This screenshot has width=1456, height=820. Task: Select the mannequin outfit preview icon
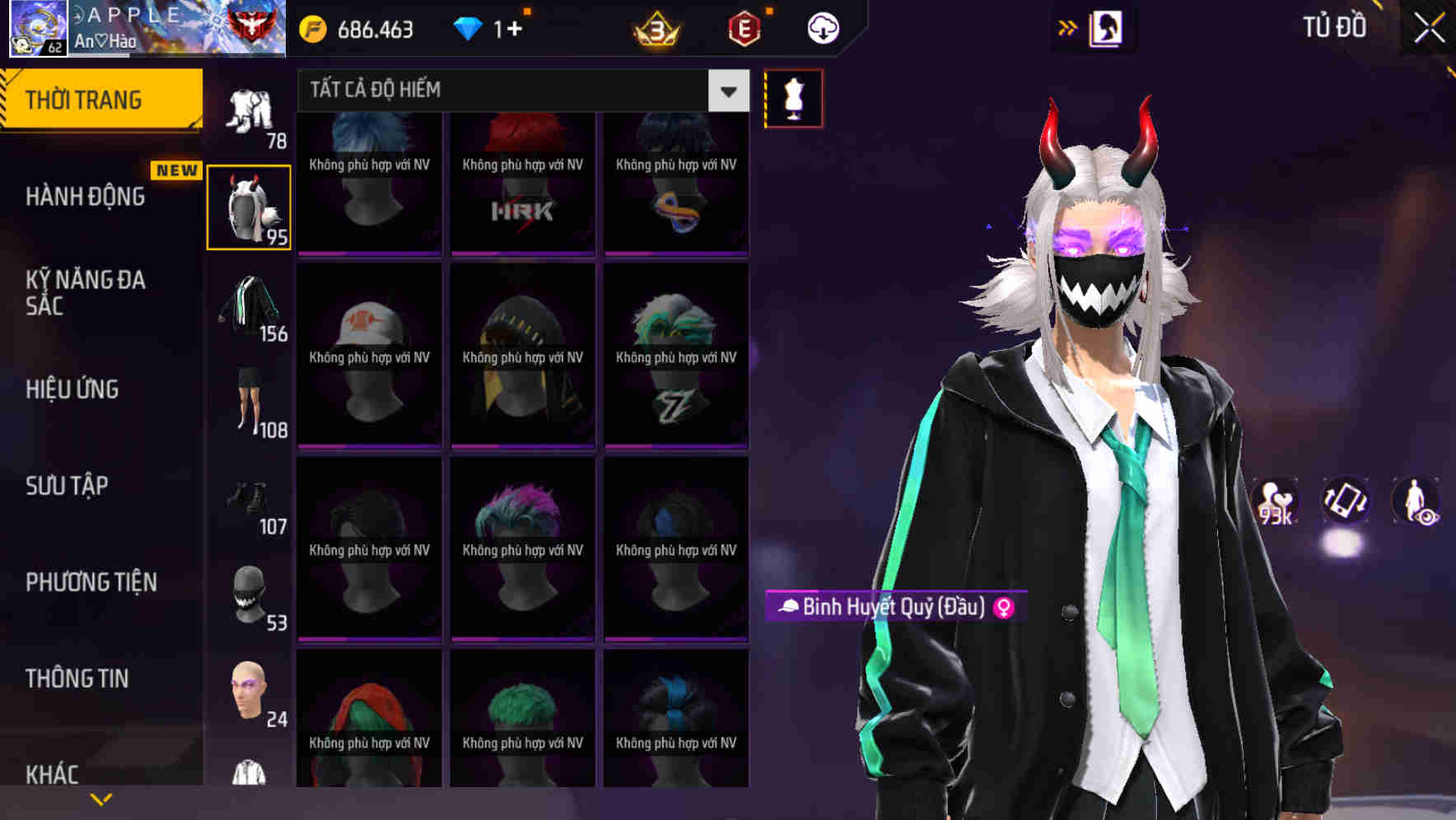coord(793,97)
